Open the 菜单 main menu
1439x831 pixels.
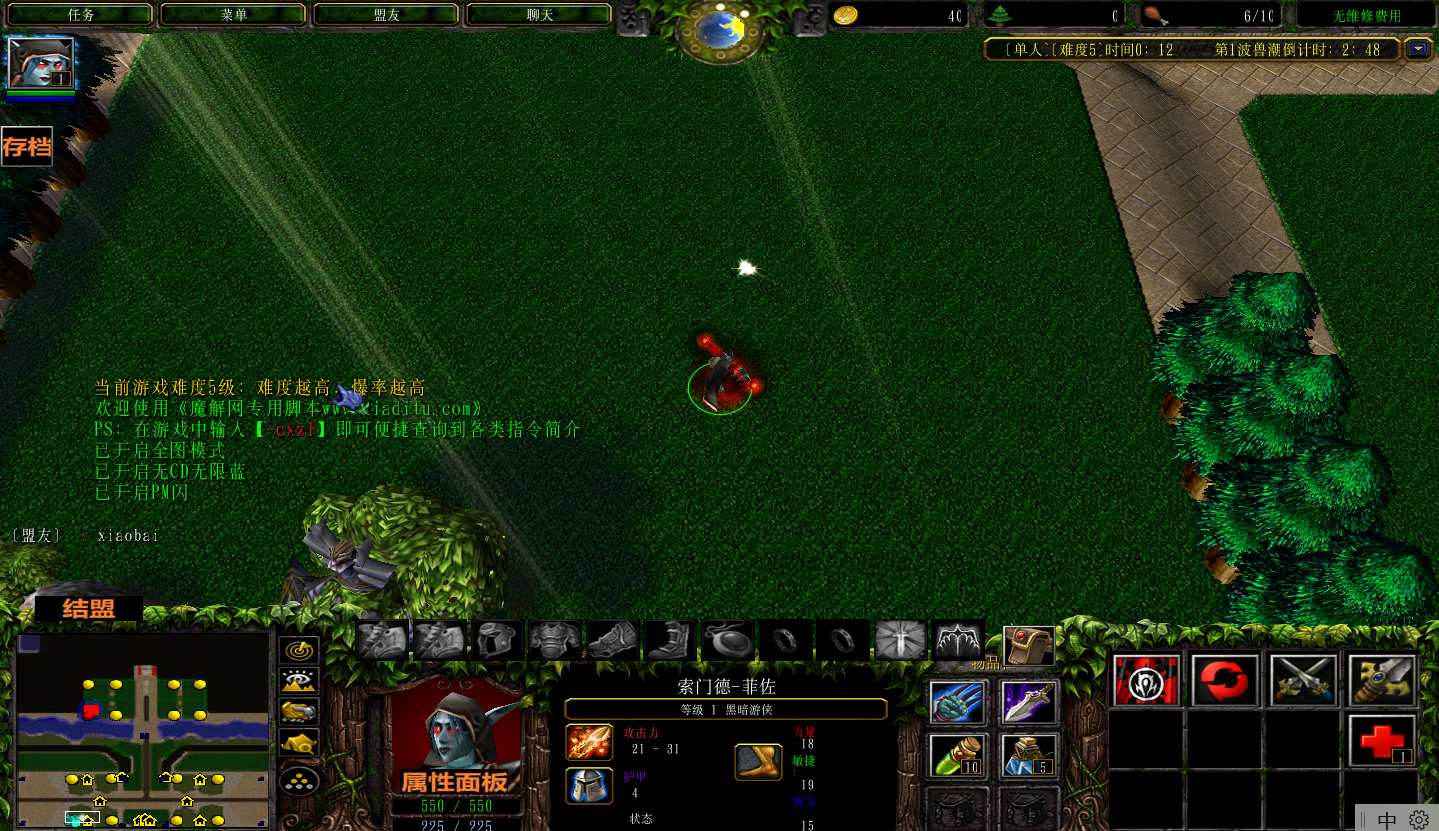pyautogui.click(x=234, y=15)
